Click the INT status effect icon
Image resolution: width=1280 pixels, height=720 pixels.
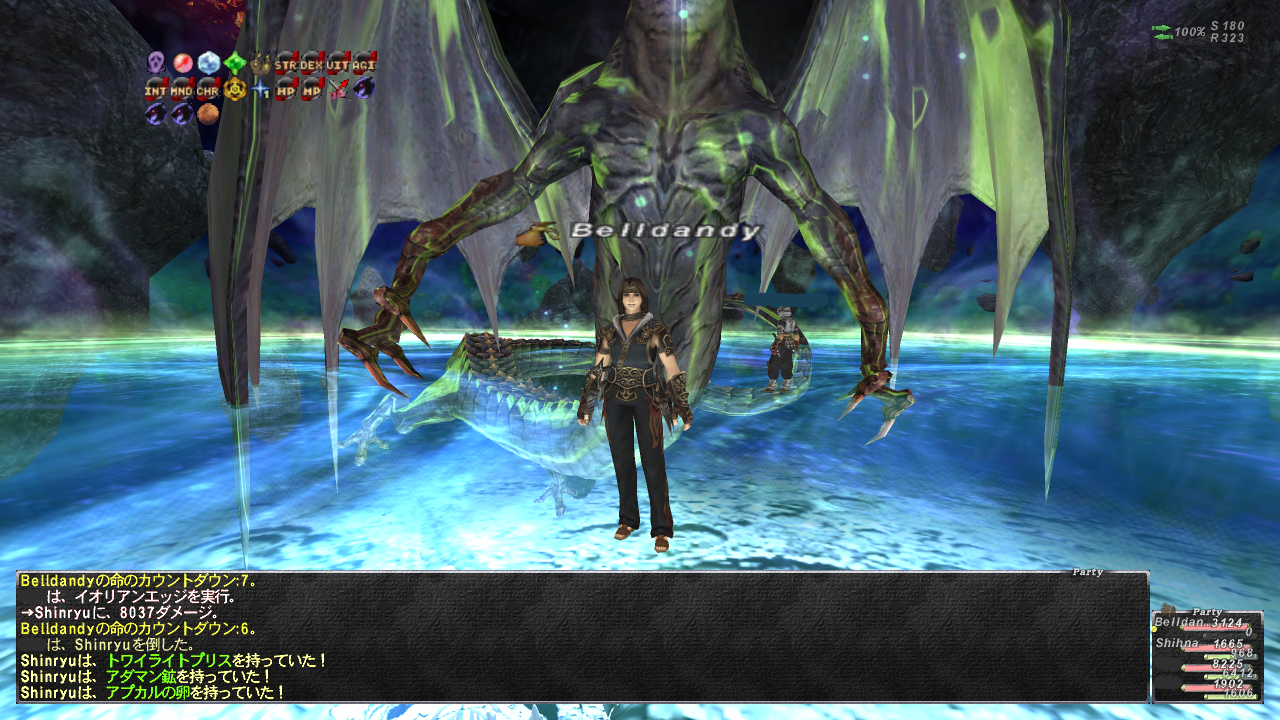pos(156,88)
